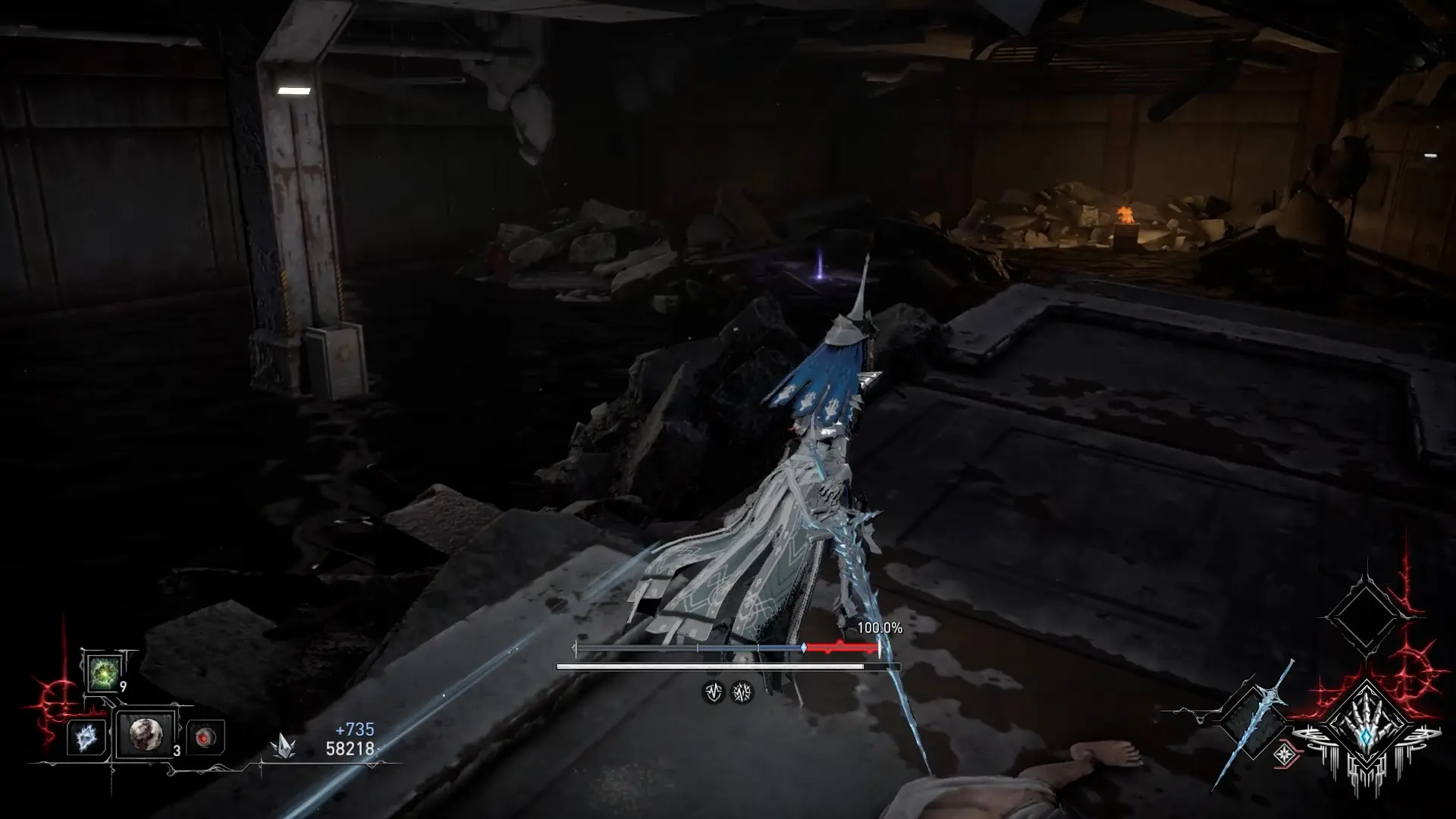Select the green orb item slot

(x=103, y=673)
